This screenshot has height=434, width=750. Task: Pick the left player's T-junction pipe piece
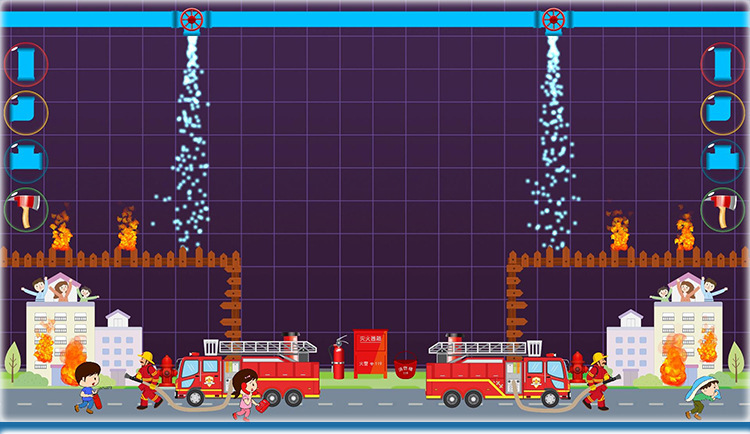point(25,160)
